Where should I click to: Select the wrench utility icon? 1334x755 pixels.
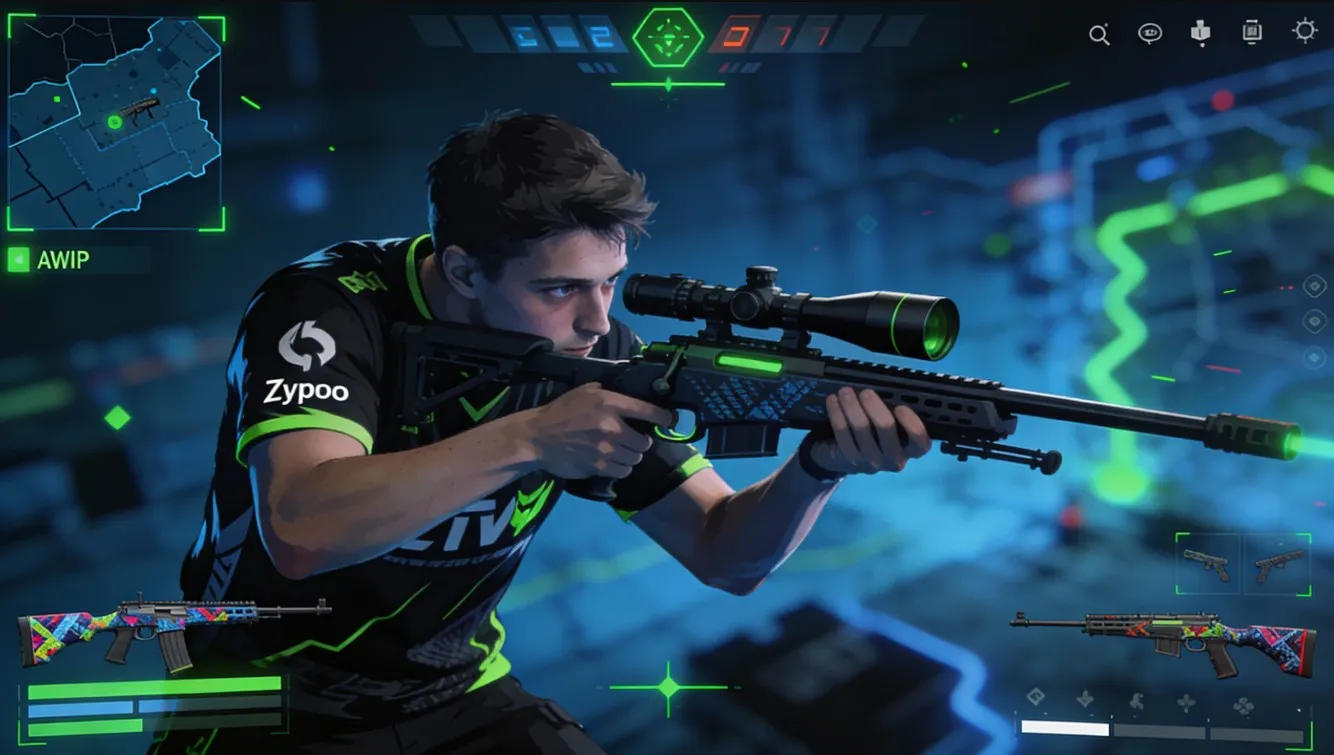tap(1135, 701)
